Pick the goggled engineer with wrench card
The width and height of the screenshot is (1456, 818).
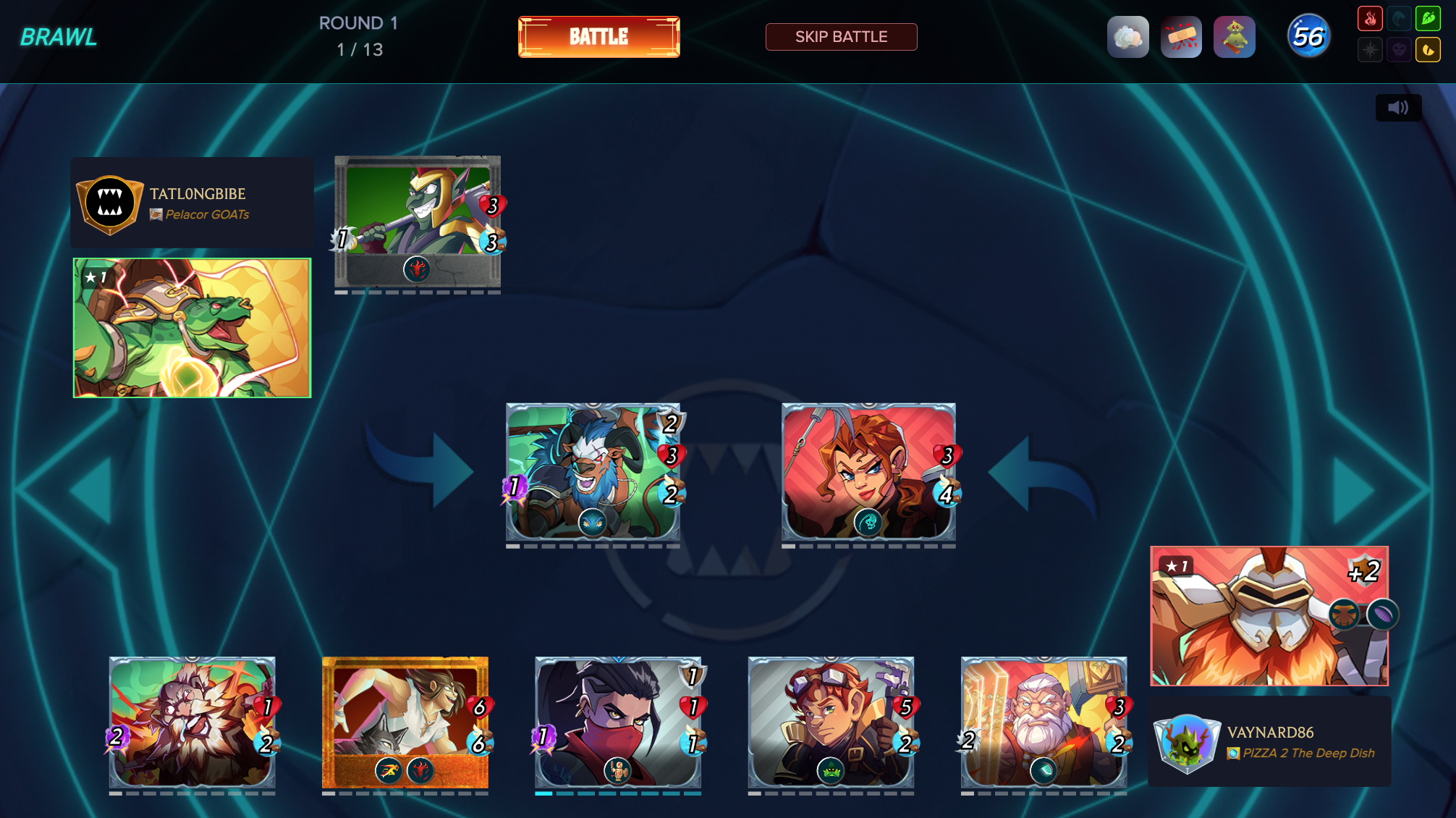point(831,722)
